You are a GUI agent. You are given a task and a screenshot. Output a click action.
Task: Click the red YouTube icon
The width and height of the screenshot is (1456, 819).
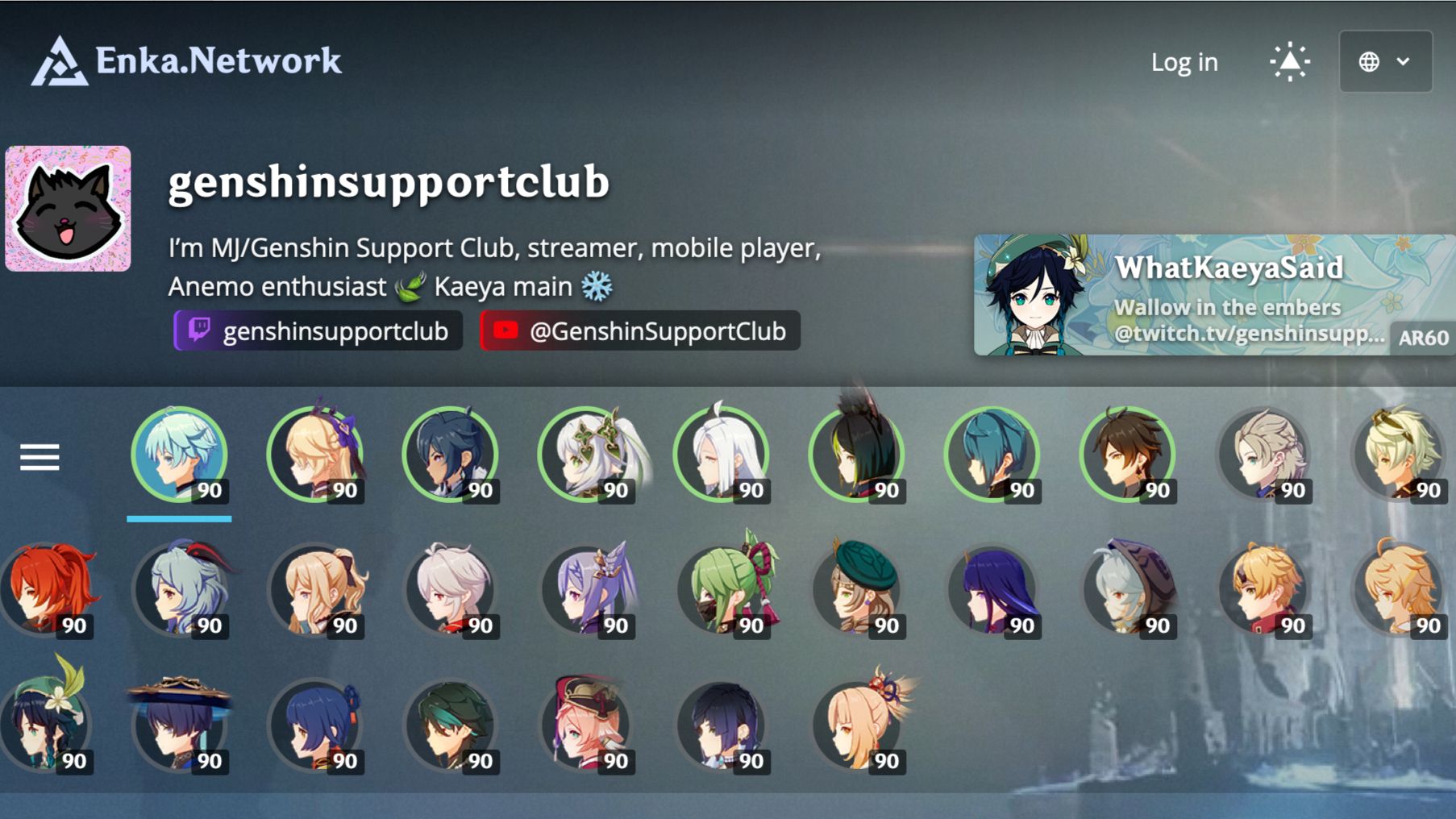pyautogui.click(x=507, y=331)
